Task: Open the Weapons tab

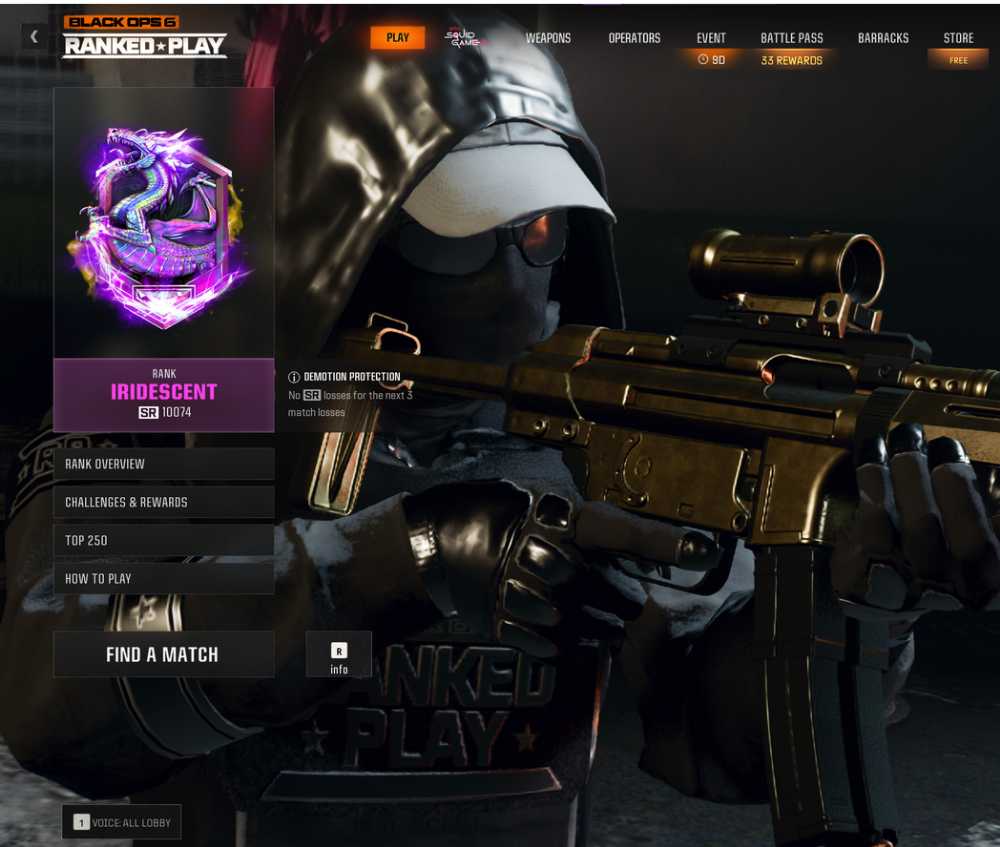Action: point(548,38)
